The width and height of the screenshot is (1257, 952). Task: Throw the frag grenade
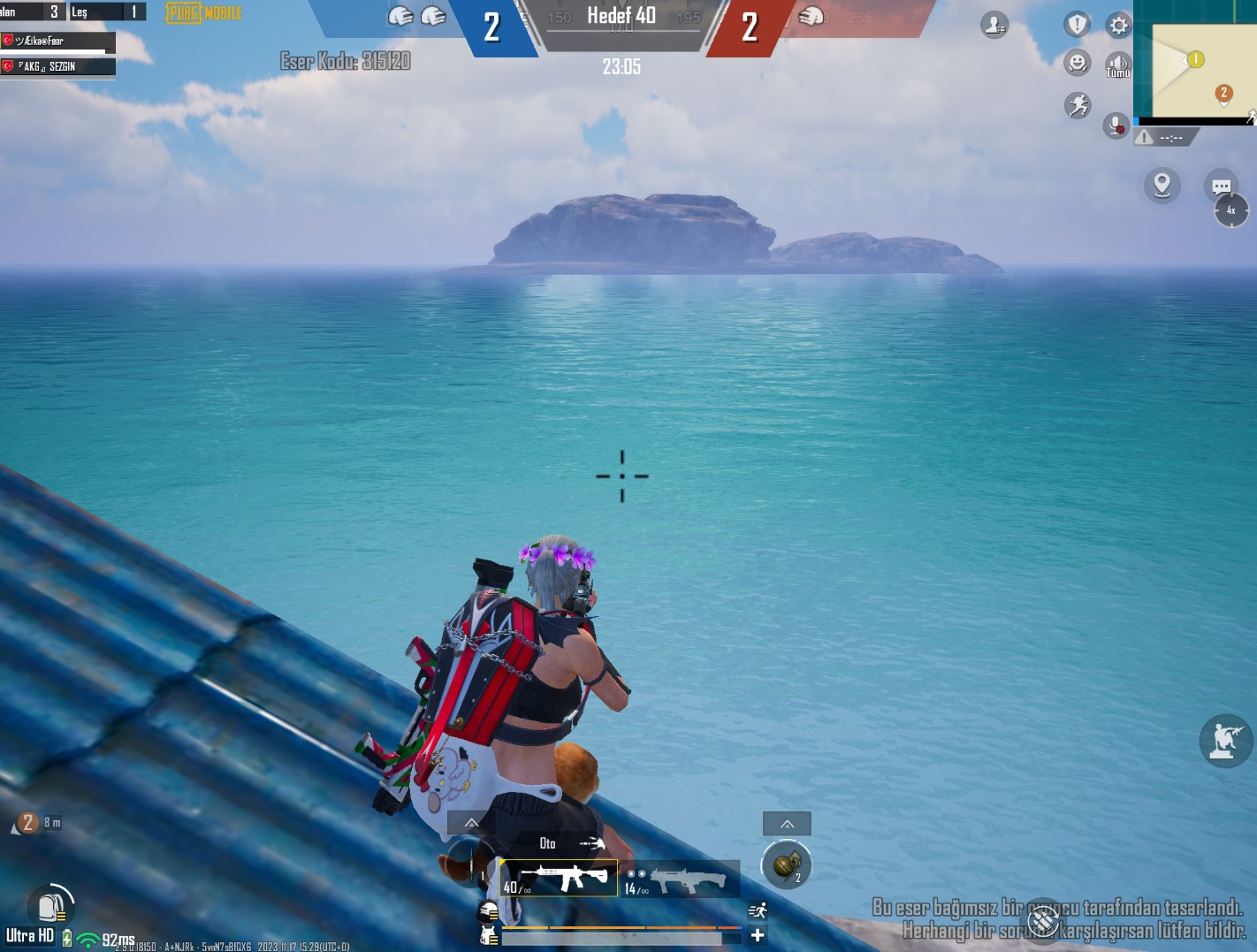pos(786,864)
